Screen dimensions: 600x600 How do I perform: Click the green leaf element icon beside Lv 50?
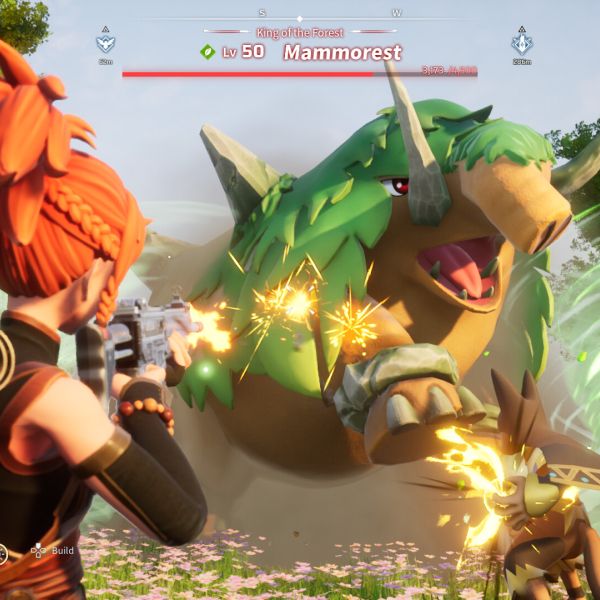(x=207, y=52)
